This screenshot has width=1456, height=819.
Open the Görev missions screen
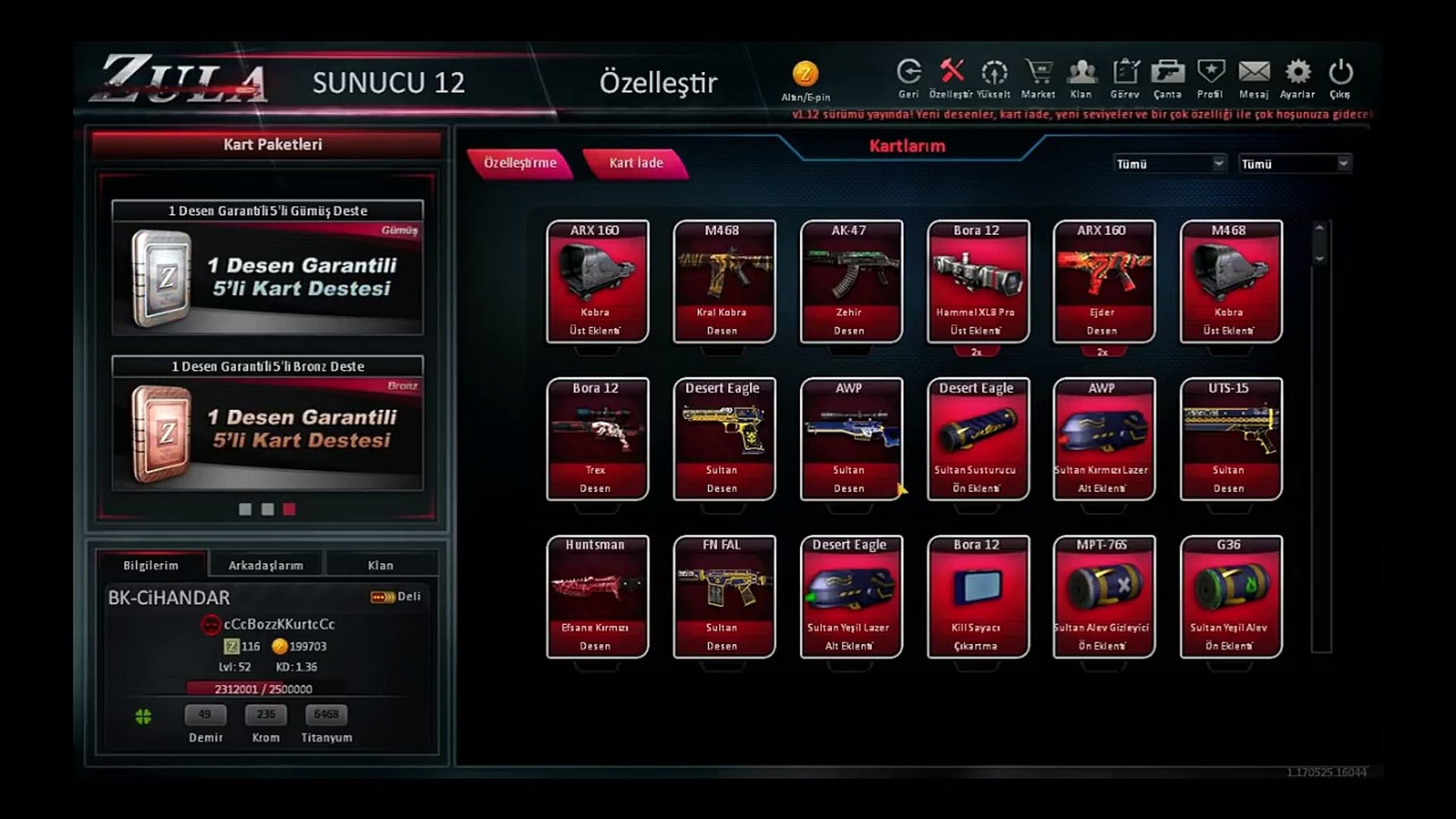click(1125, 77)
